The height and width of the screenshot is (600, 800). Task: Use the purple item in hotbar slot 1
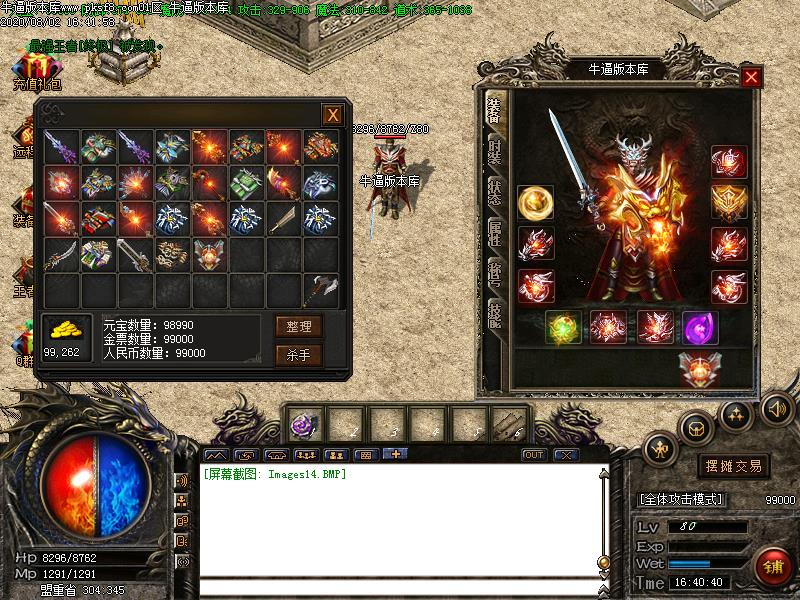coord(304,424)
